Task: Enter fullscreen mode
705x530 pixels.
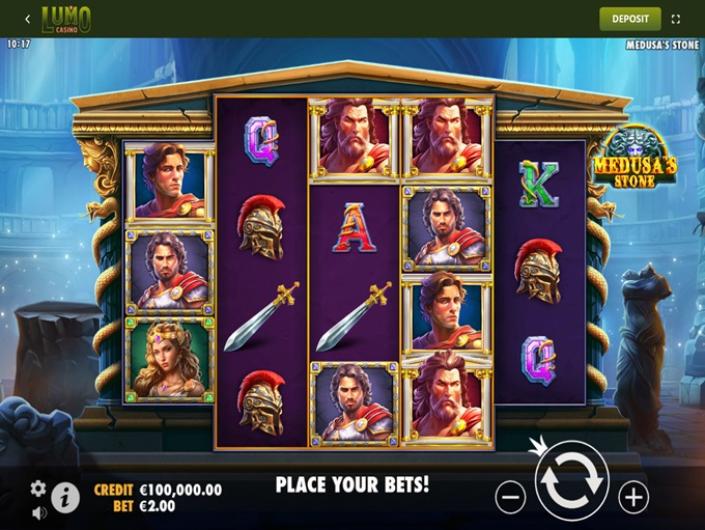Action: (676, 18)
